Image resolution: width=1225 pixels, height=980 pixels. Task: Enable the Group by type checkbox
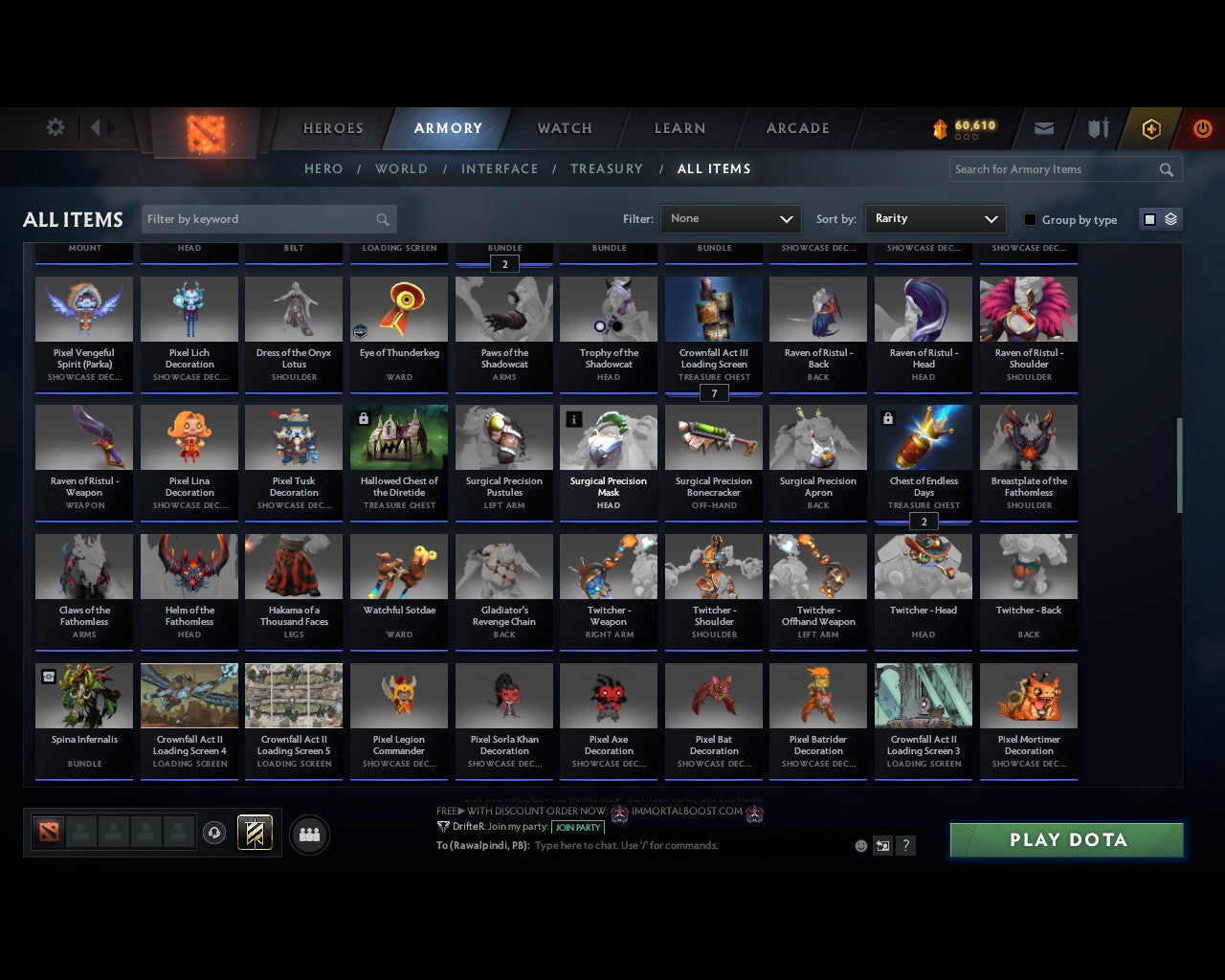coord(1030,219)
